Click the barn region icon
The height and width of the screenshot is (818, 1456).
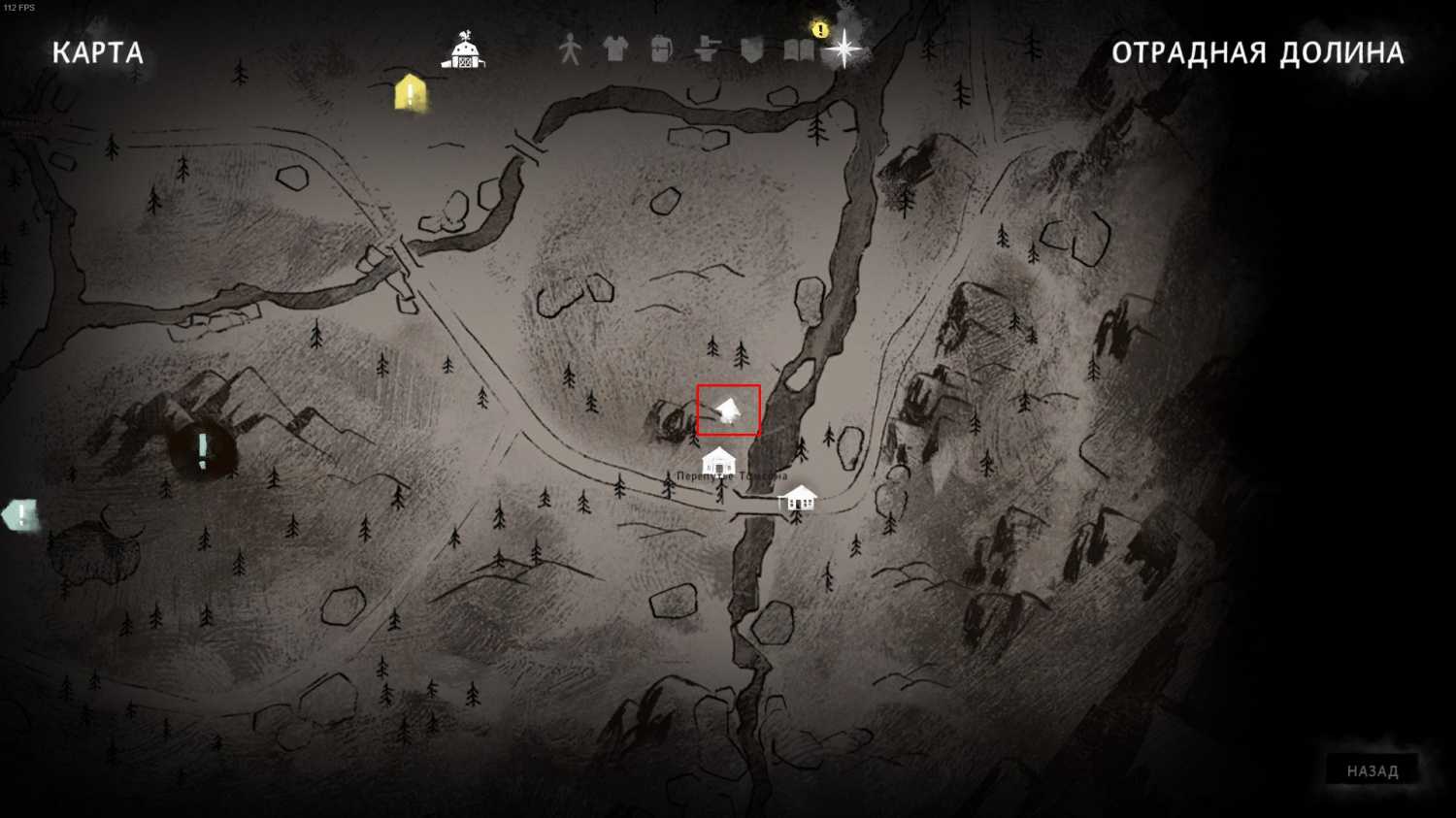point(464,50)
